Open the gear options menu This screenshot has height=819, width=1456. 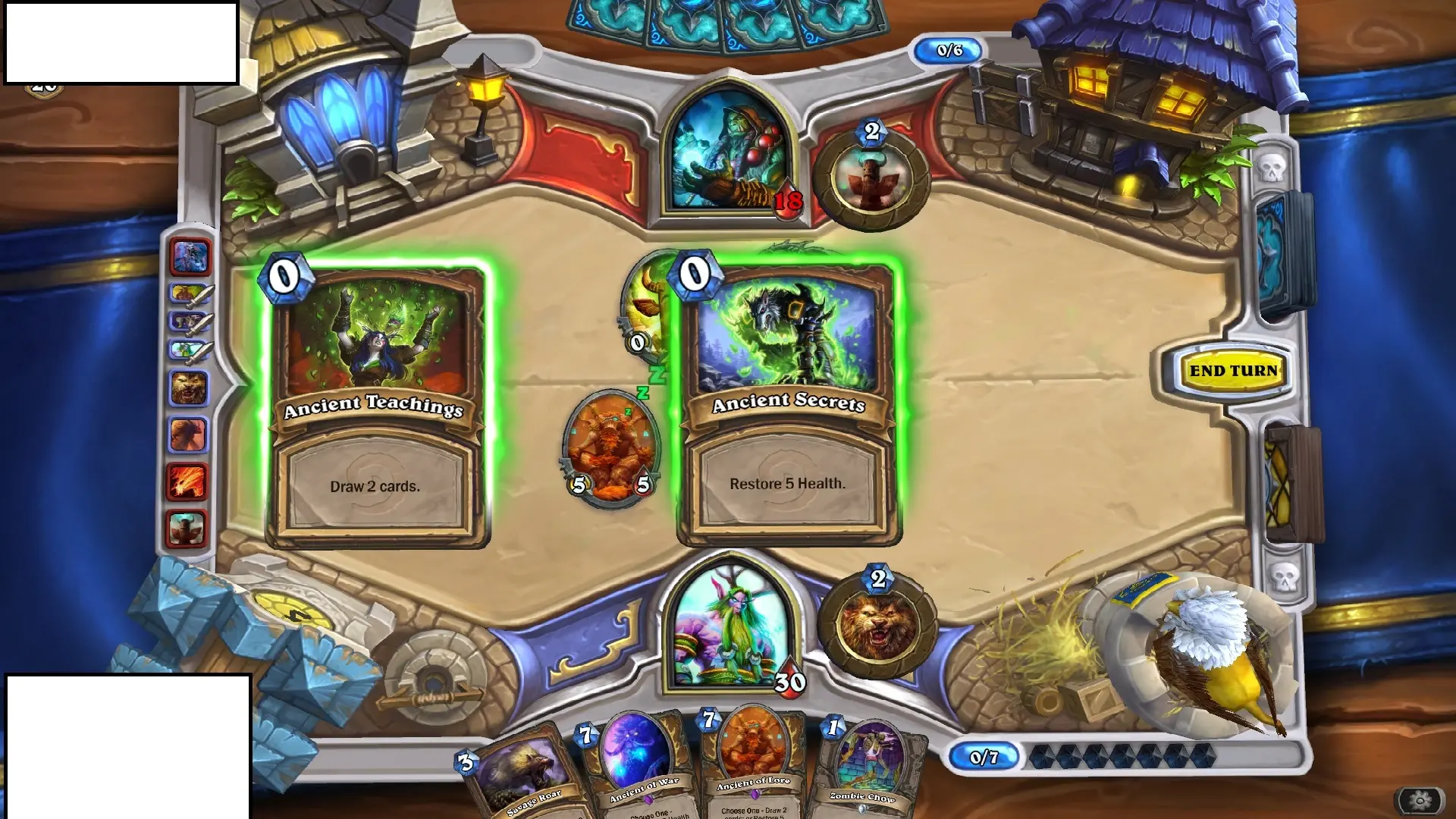1420,800
